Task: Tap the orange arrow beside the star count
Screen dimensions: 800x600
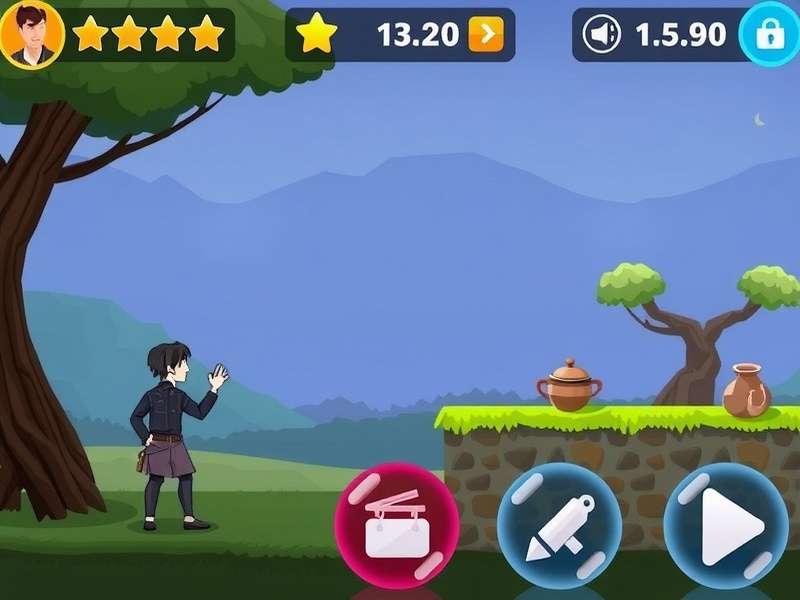Action: pyautogui.click(x=486, y=35)
